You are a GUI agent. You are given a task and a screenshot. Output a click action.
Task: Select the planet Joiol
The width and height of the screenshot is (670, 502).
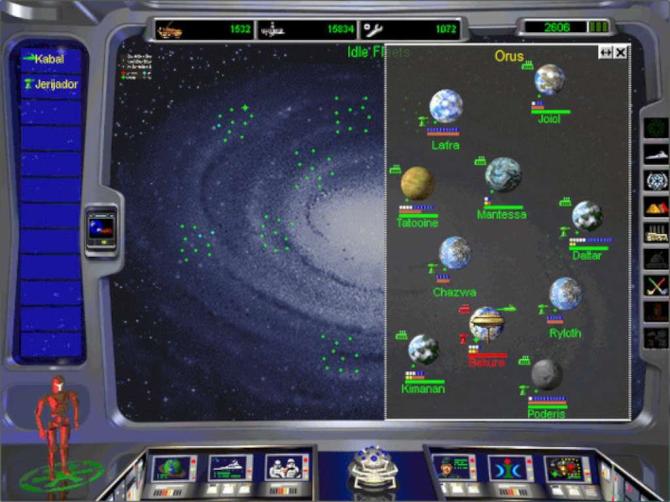pyautogui.click(x=549, y=80)
